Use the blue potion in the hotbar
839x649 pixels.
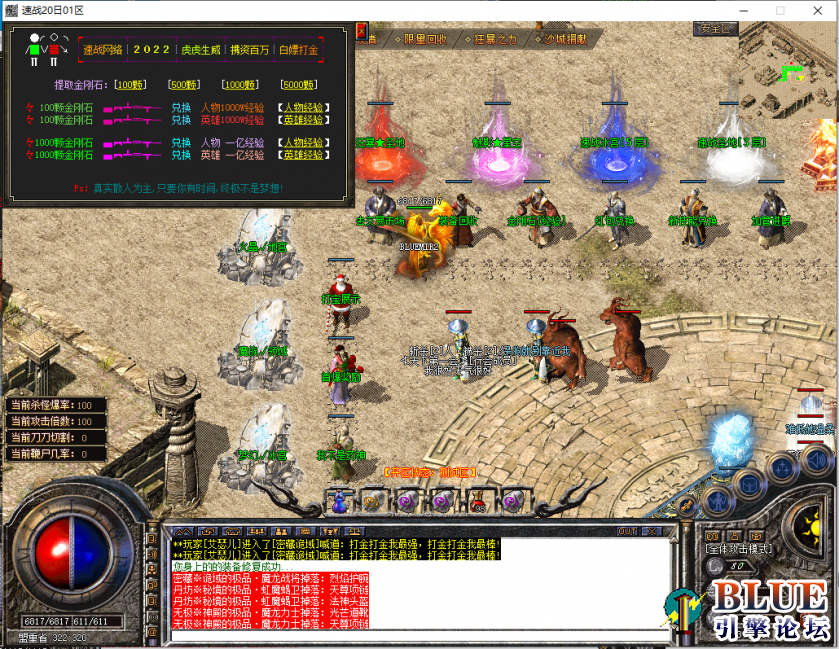point(339,499)
